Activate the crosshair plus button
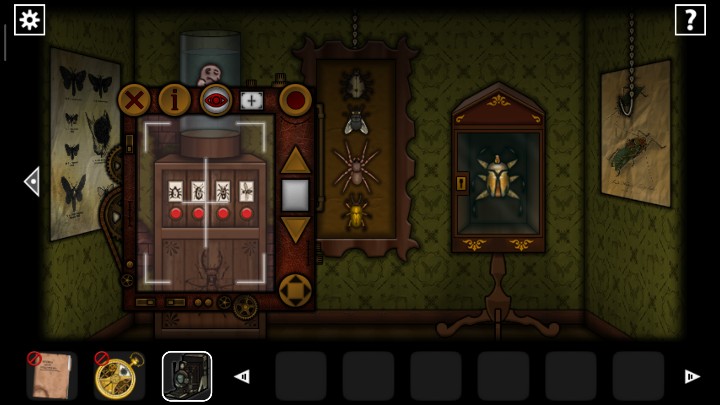The height and width of the screenshot is (405, 720). [251, 100]
